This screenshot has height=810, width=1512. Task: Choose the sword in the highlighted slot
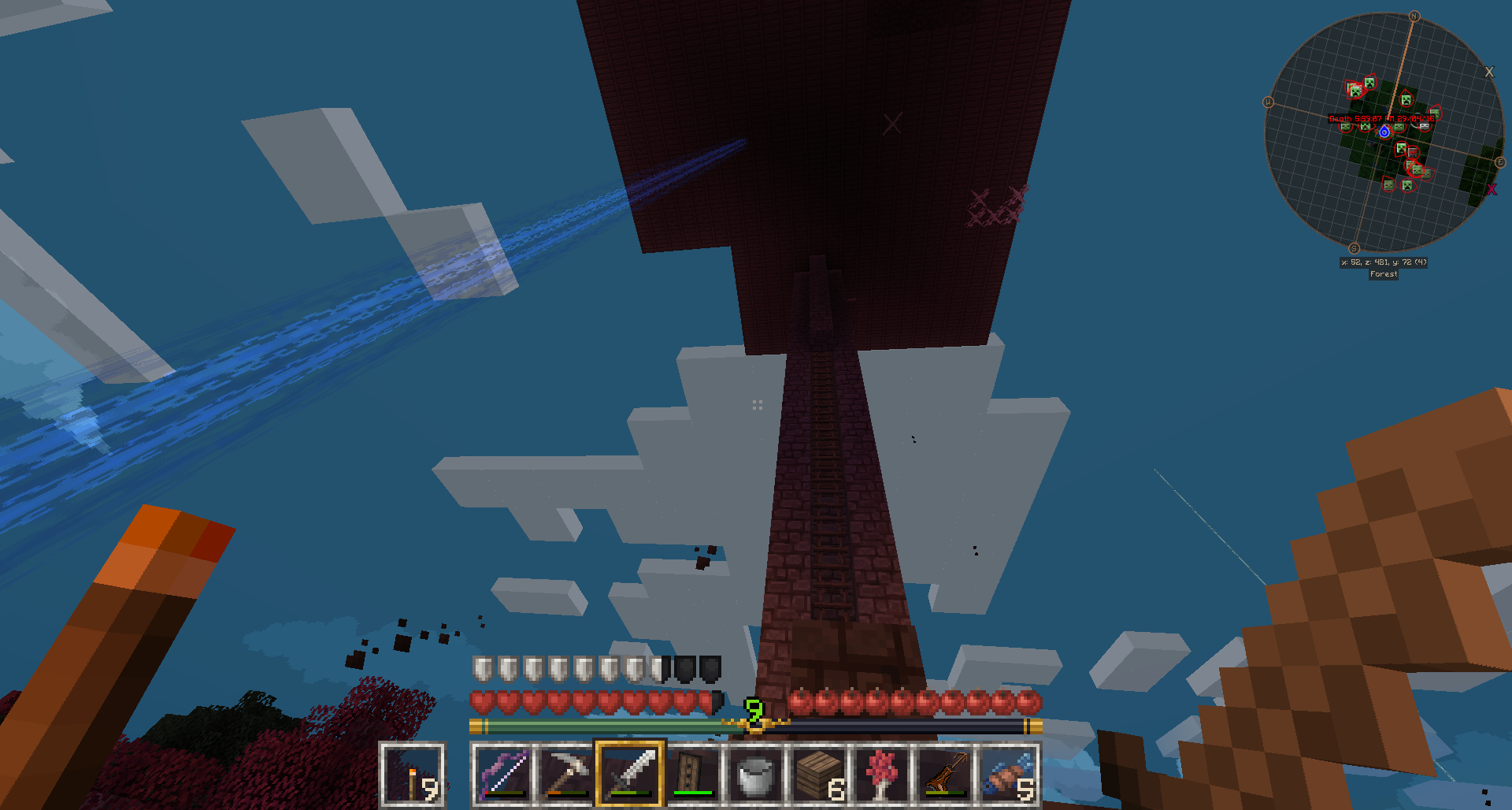(630, 774)
